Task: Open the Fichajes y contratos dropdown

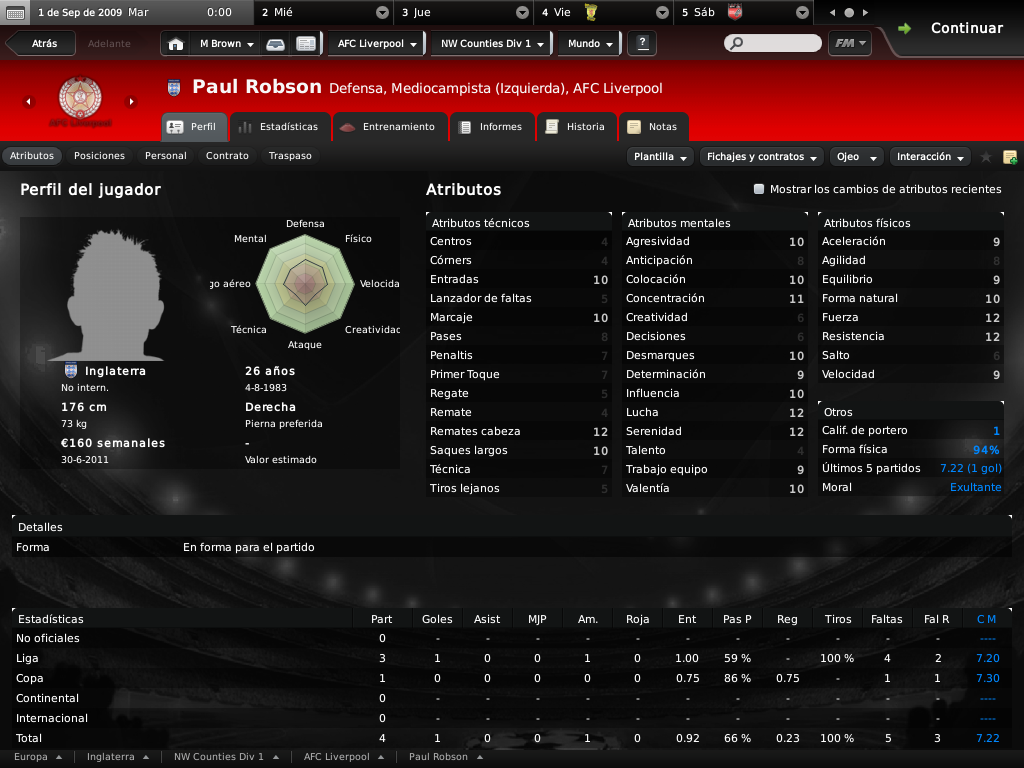Action: 761,157
